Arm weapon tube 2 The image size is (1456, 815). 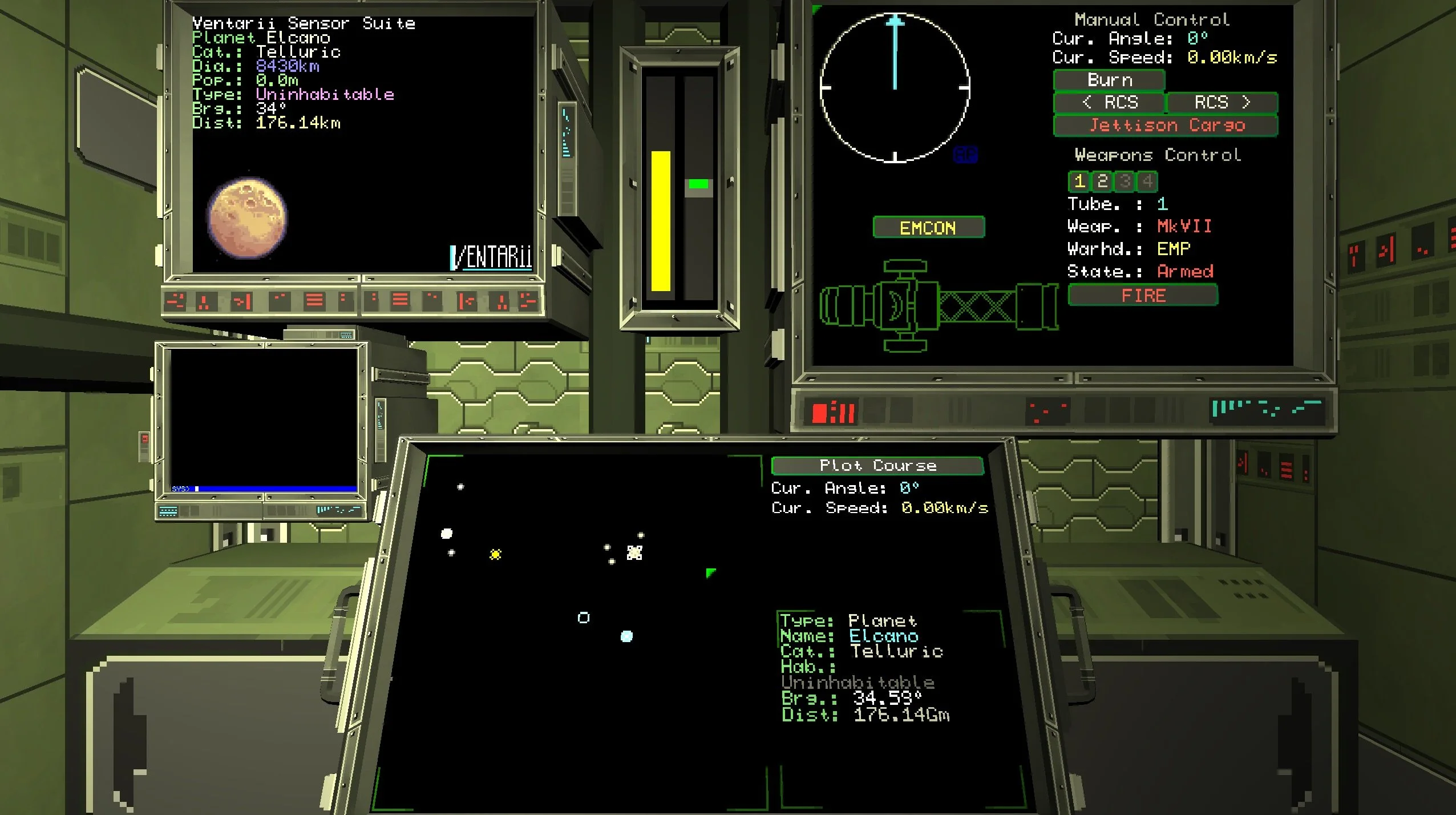pos(1102,182)
